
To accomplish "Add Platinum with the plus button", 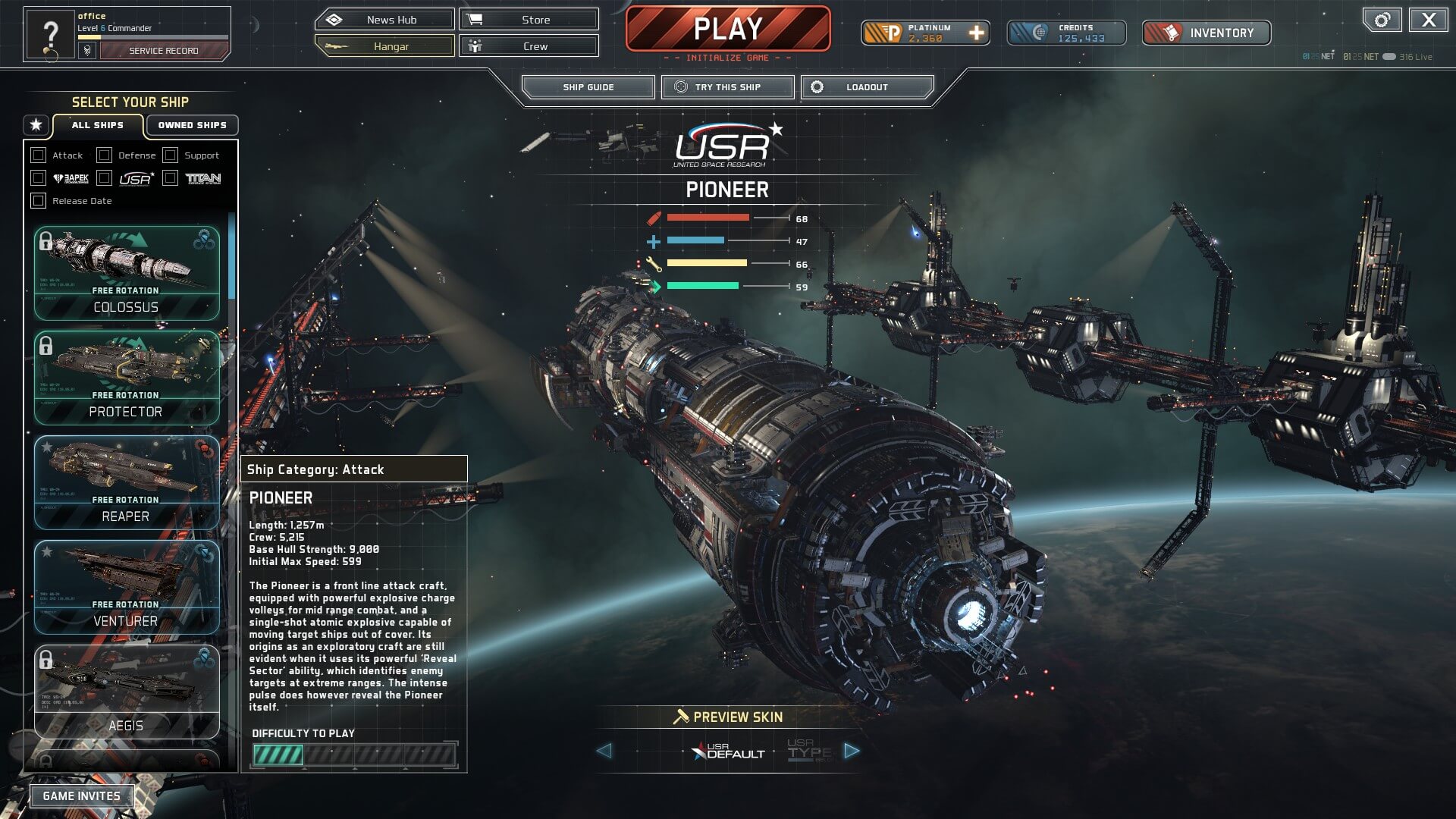I will point(977,33).
